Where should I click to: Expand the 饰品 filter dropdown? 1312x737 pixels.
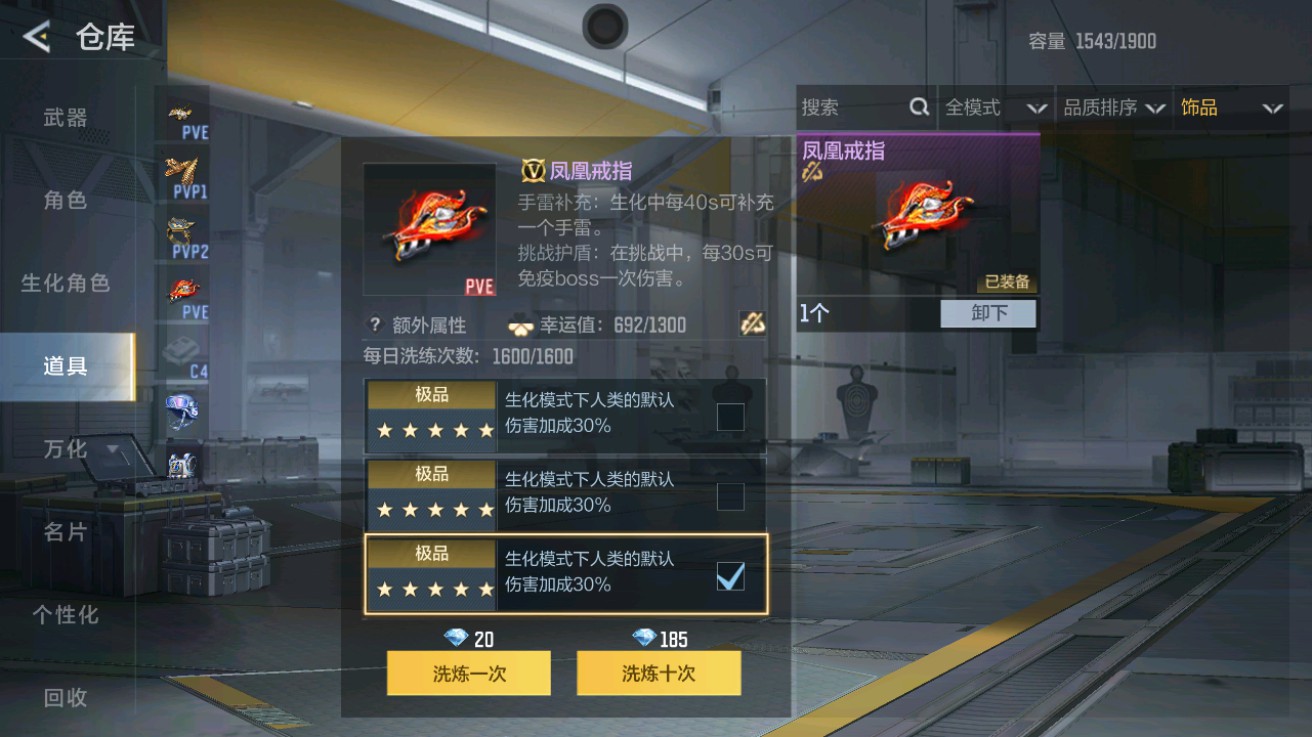tap(1232, 107)
